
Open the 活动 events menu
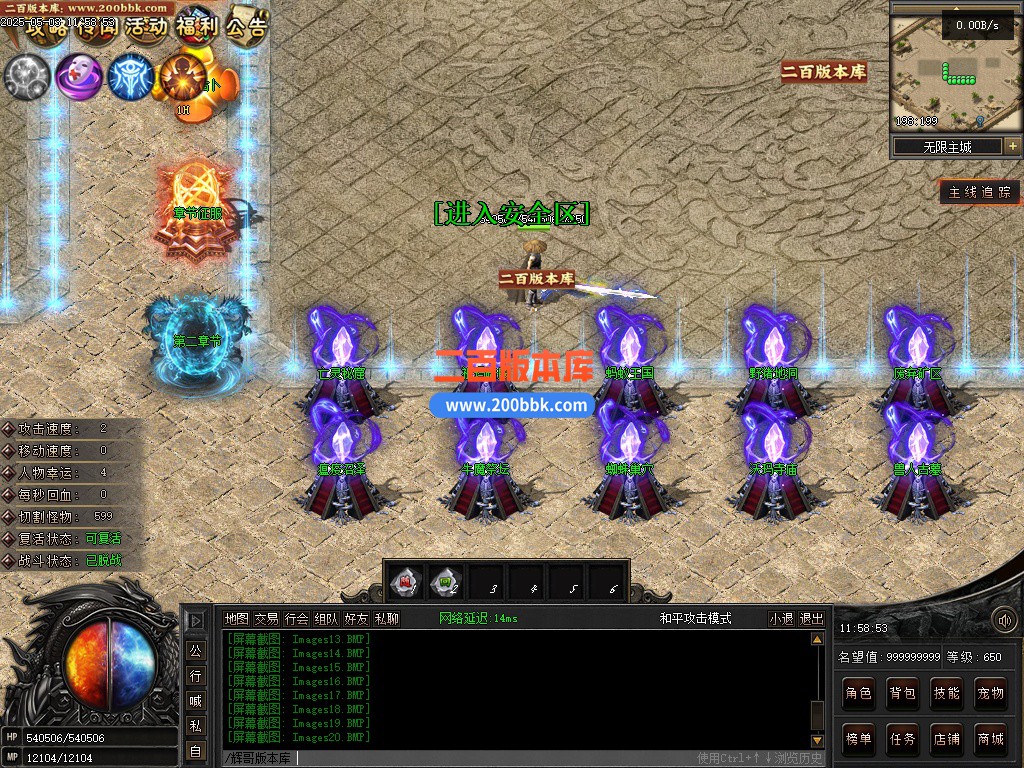(x=145, y=26)
